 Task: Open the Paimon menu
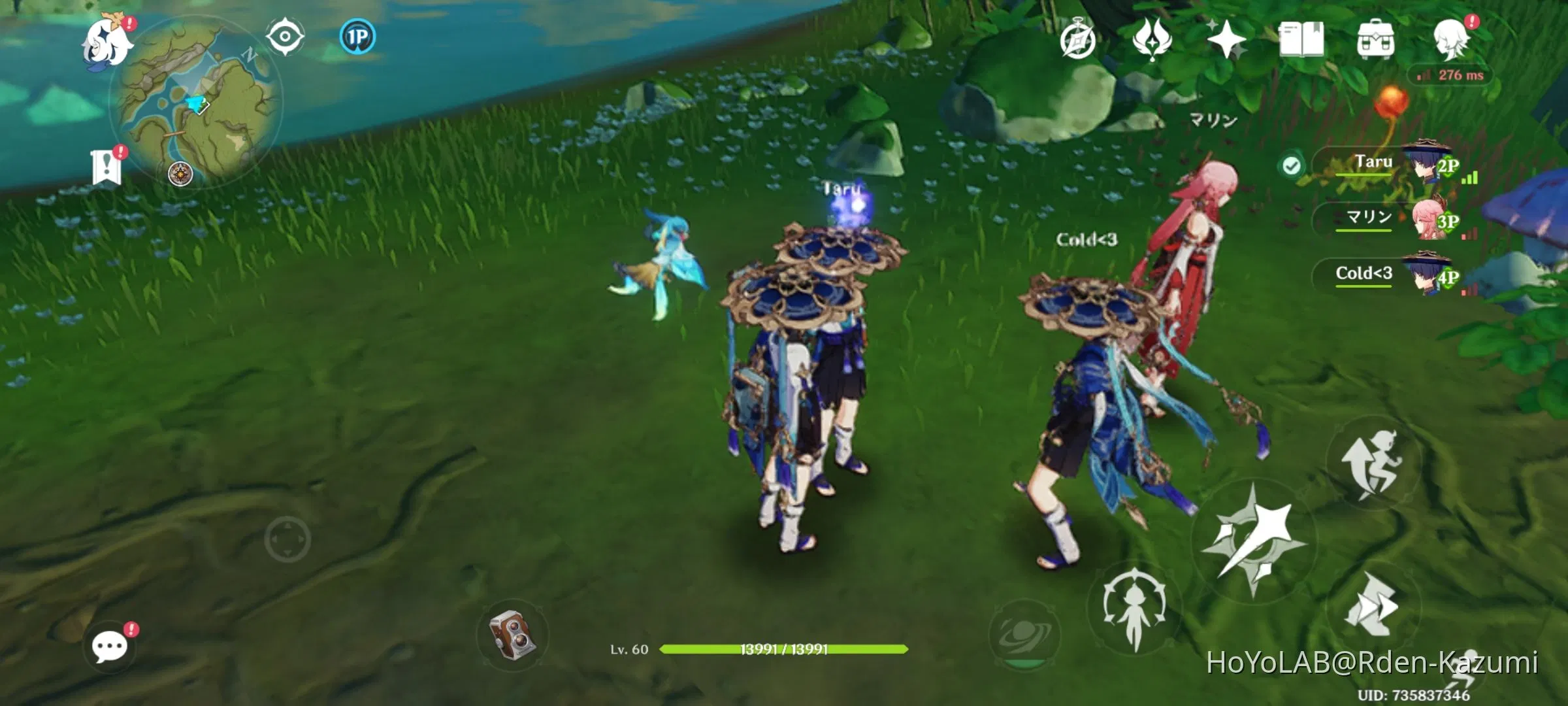coord(108,42)
